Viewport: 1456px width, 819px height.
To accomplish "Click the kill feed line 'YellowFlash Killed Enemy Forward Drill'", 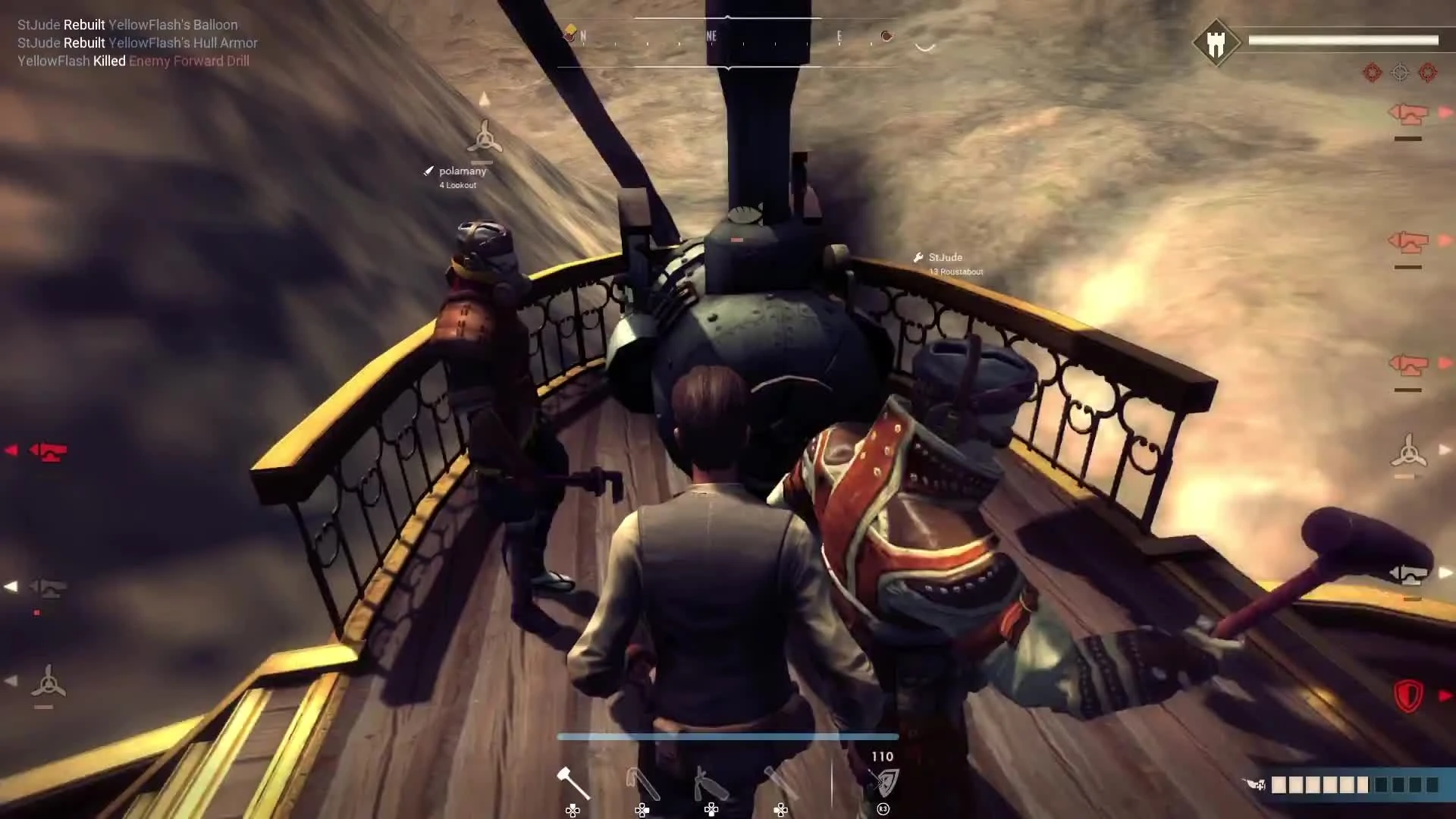I will [133, 61].
